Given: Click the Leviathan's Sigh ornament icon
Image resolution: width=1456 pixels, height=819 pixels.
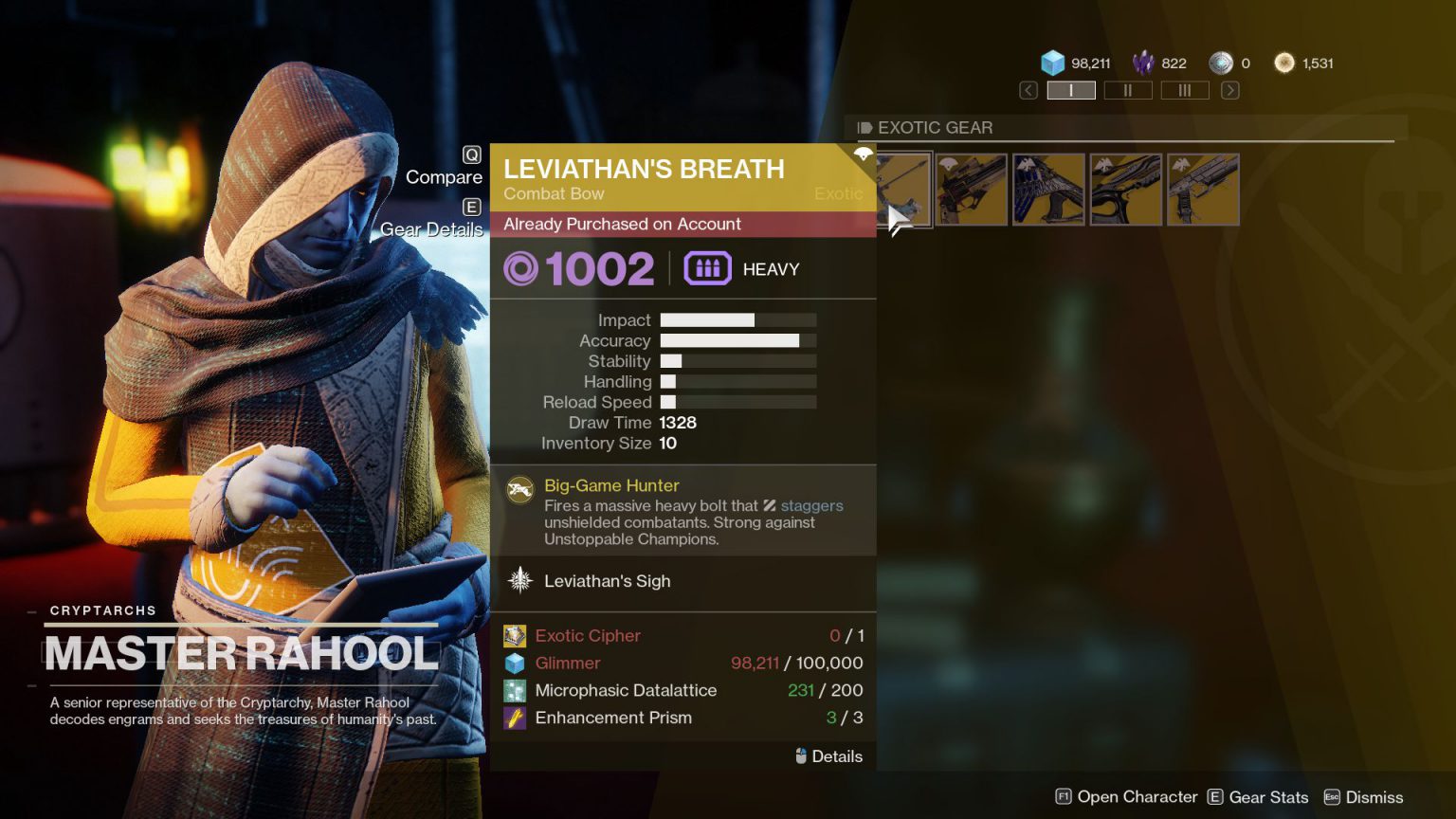Looking at the screenshot, I should click(519, 580).
